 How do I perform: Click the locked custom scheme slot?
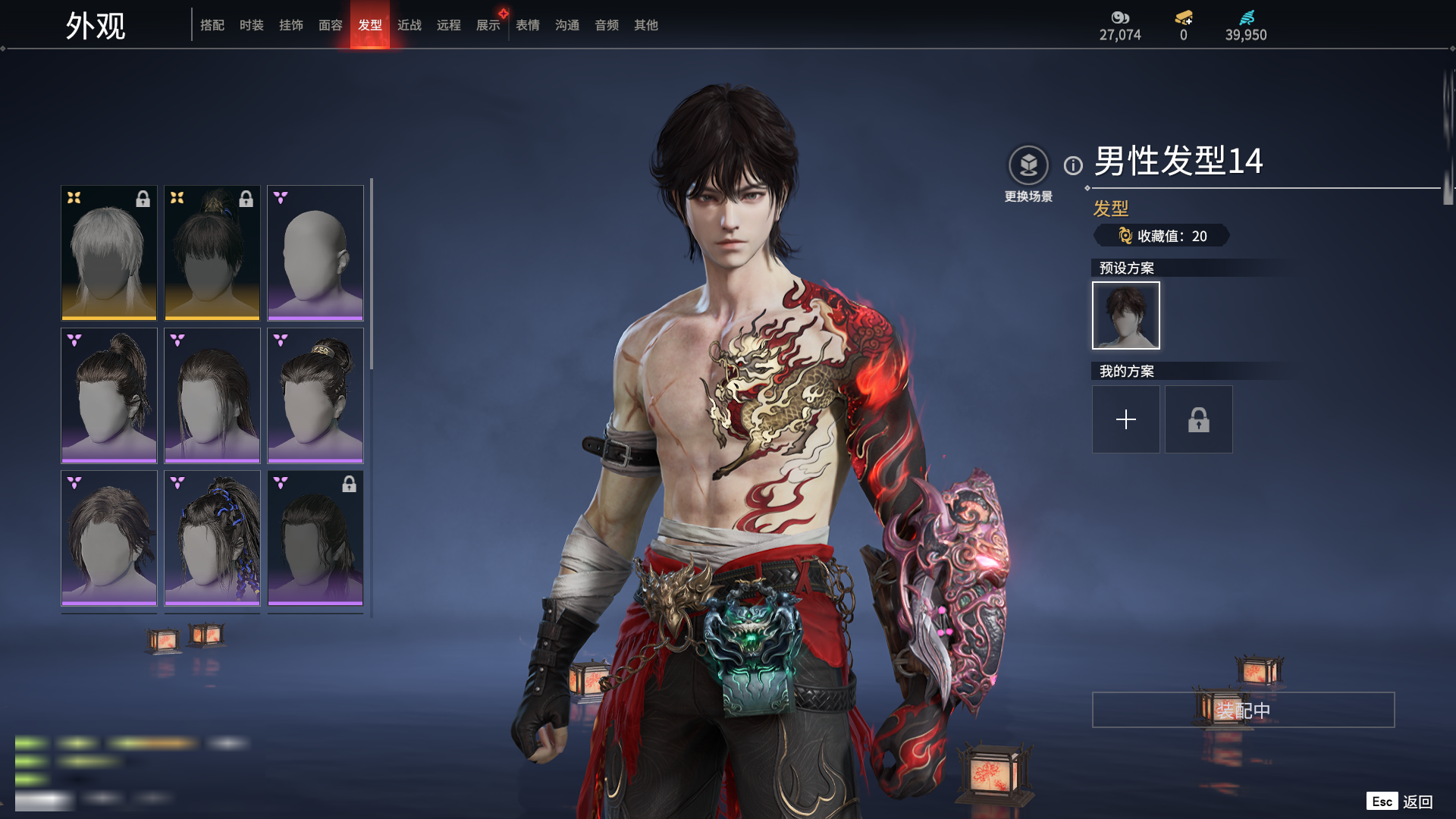tap(1198, 419)
